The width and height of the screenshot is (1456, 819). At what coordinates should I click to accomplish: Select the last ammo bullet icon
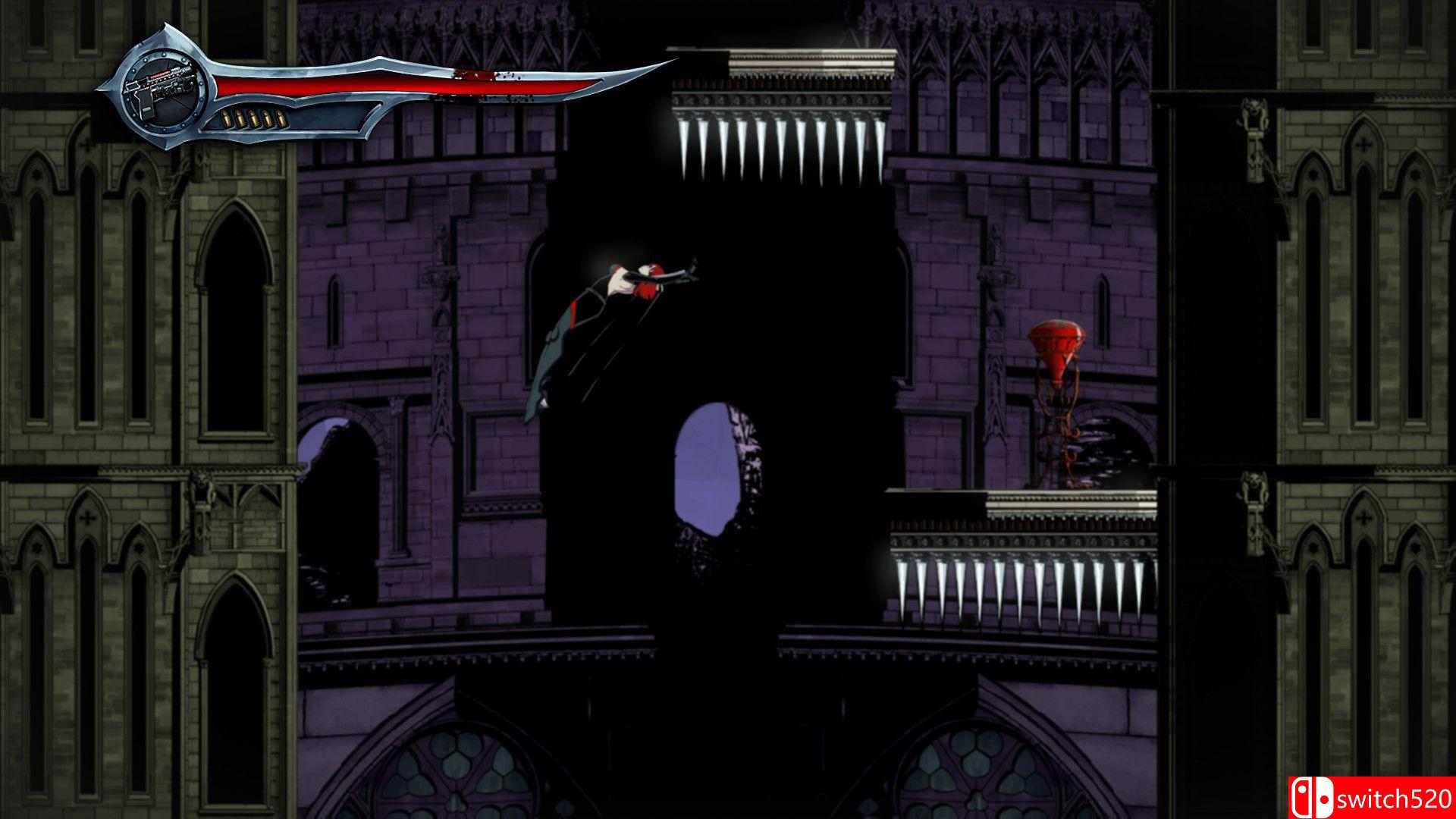coord(282,118)
